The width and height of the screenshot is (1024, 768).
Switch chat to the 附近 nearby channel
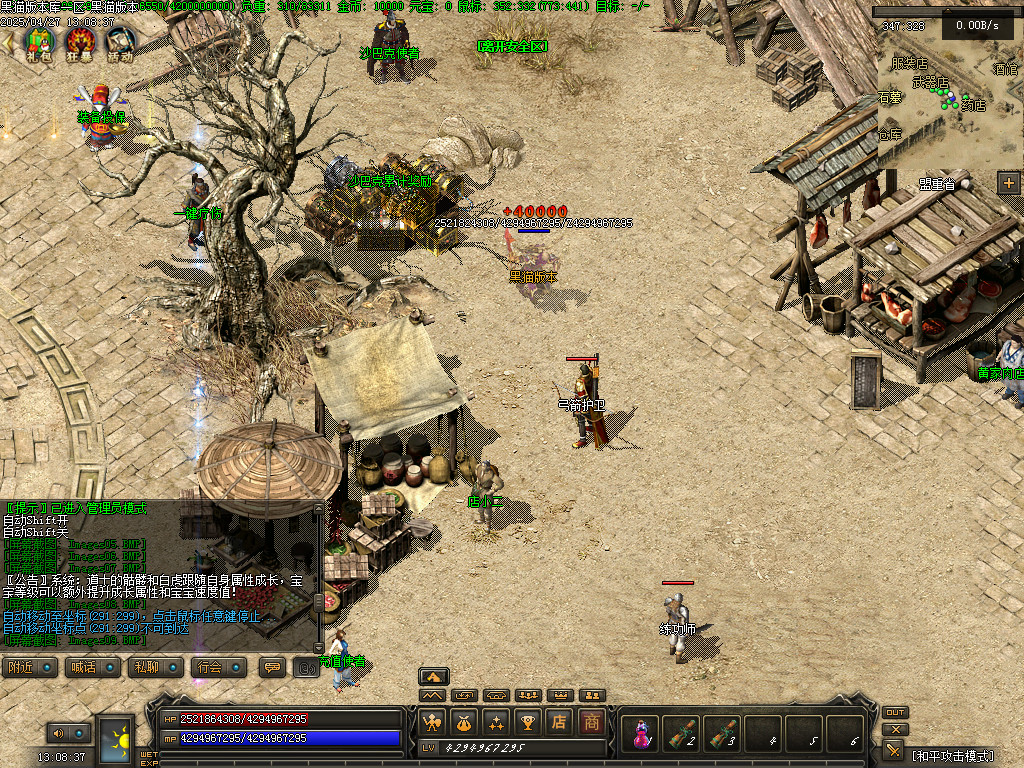pyautogui.click(x=29, y=667)
